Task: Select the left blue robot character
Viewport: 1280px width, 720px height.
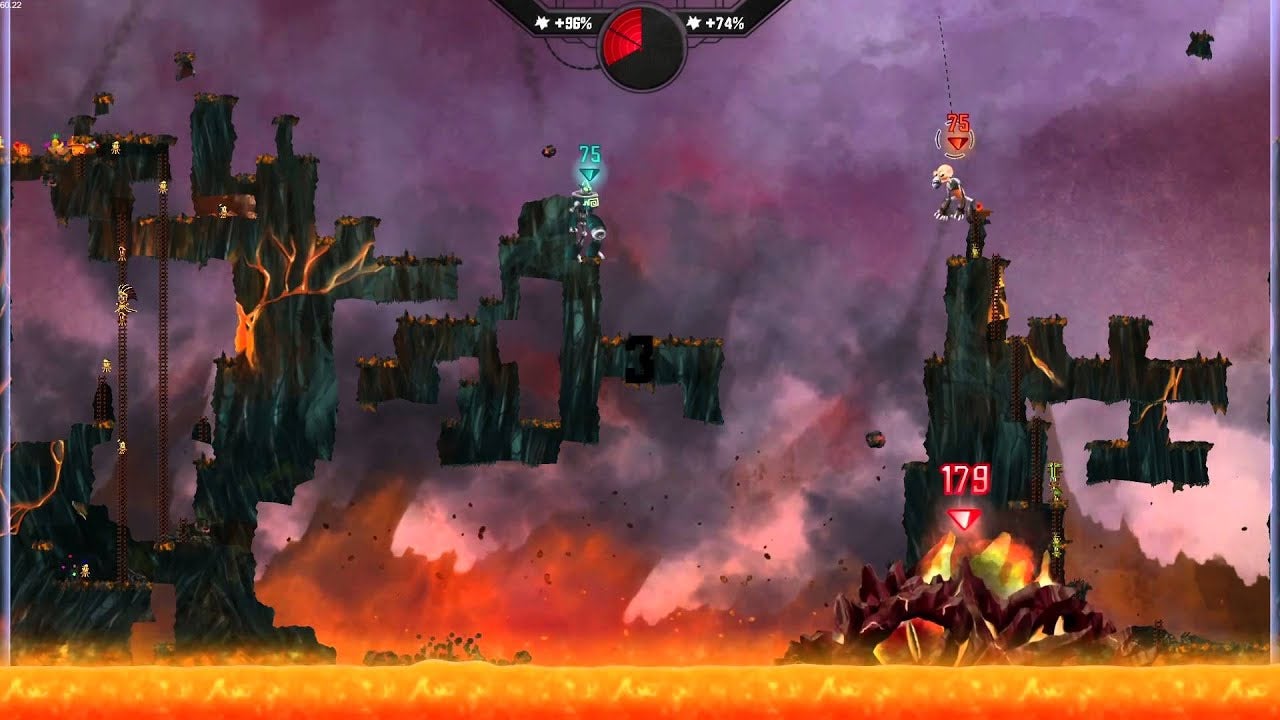Action: tap(586, 225)
